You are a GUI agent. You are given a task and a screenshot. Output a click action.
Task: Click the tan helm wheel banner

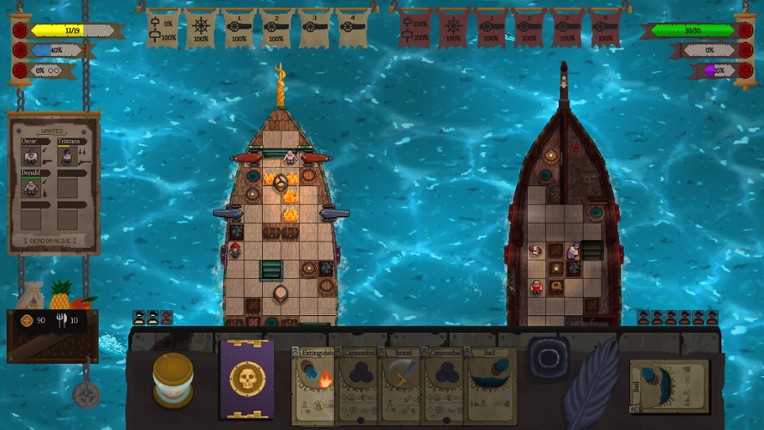pyautogui.click(x=200, y=28)
